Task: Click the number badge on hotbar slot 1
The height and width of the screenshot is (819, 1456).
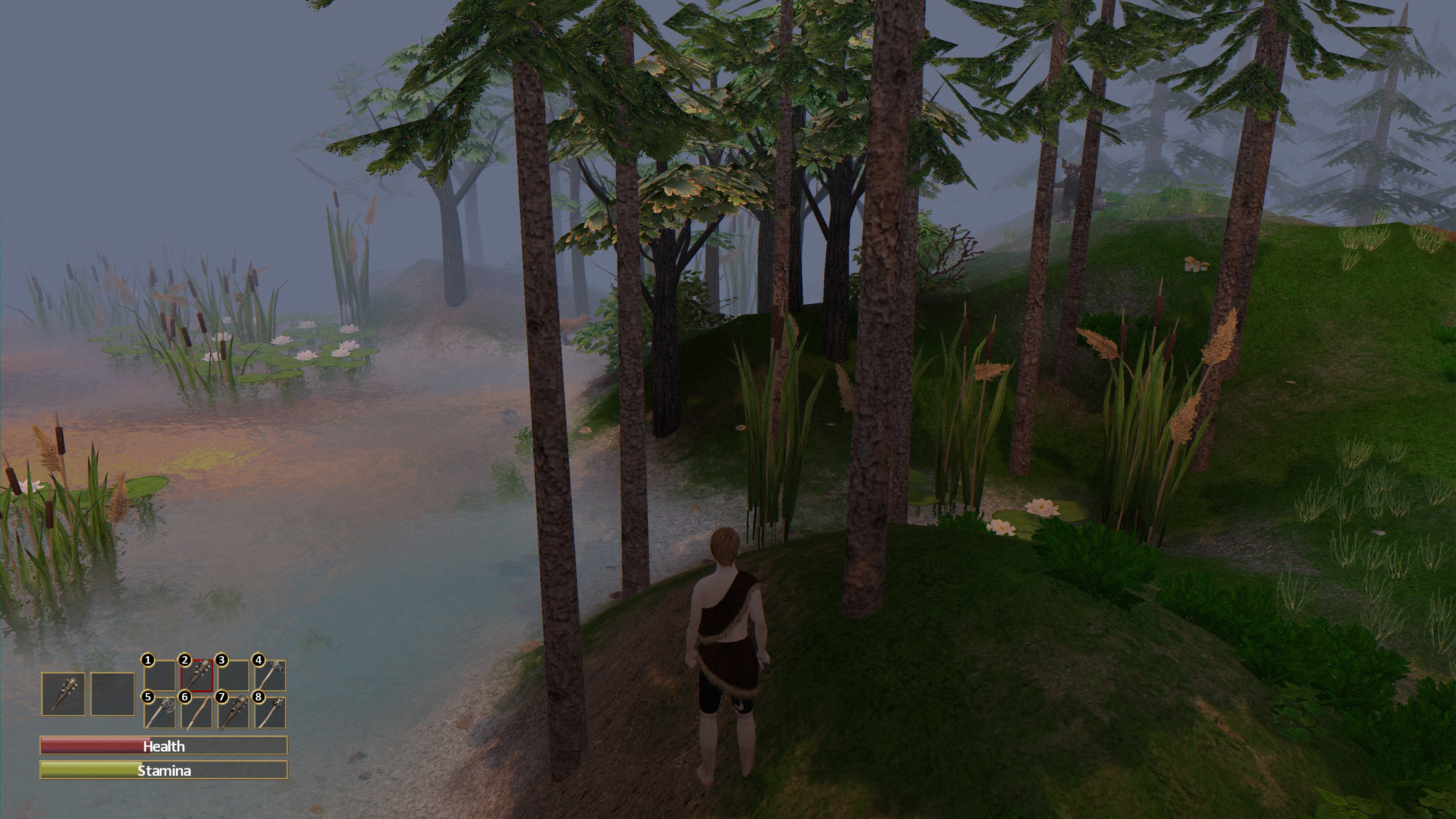Action: [x=148, y=660]
